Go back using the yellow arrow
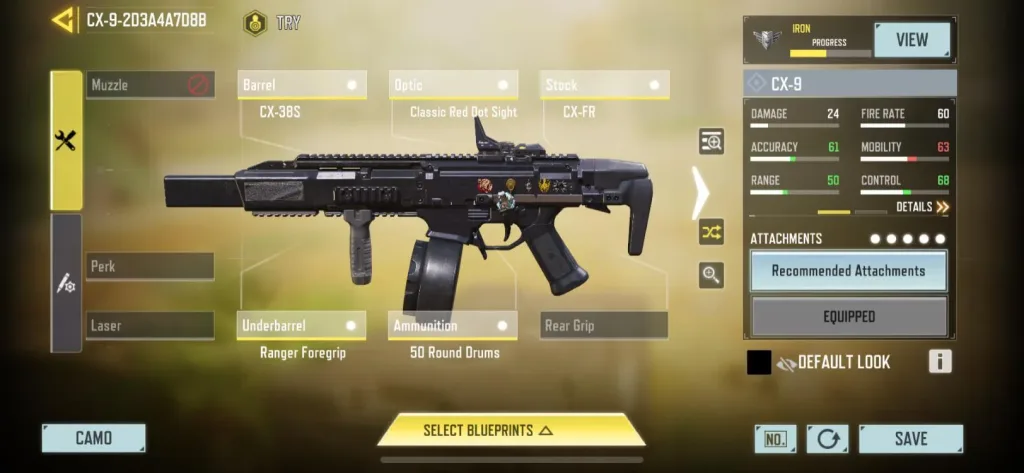Viewport: 1024px width, 473px height. click(62, 20)
